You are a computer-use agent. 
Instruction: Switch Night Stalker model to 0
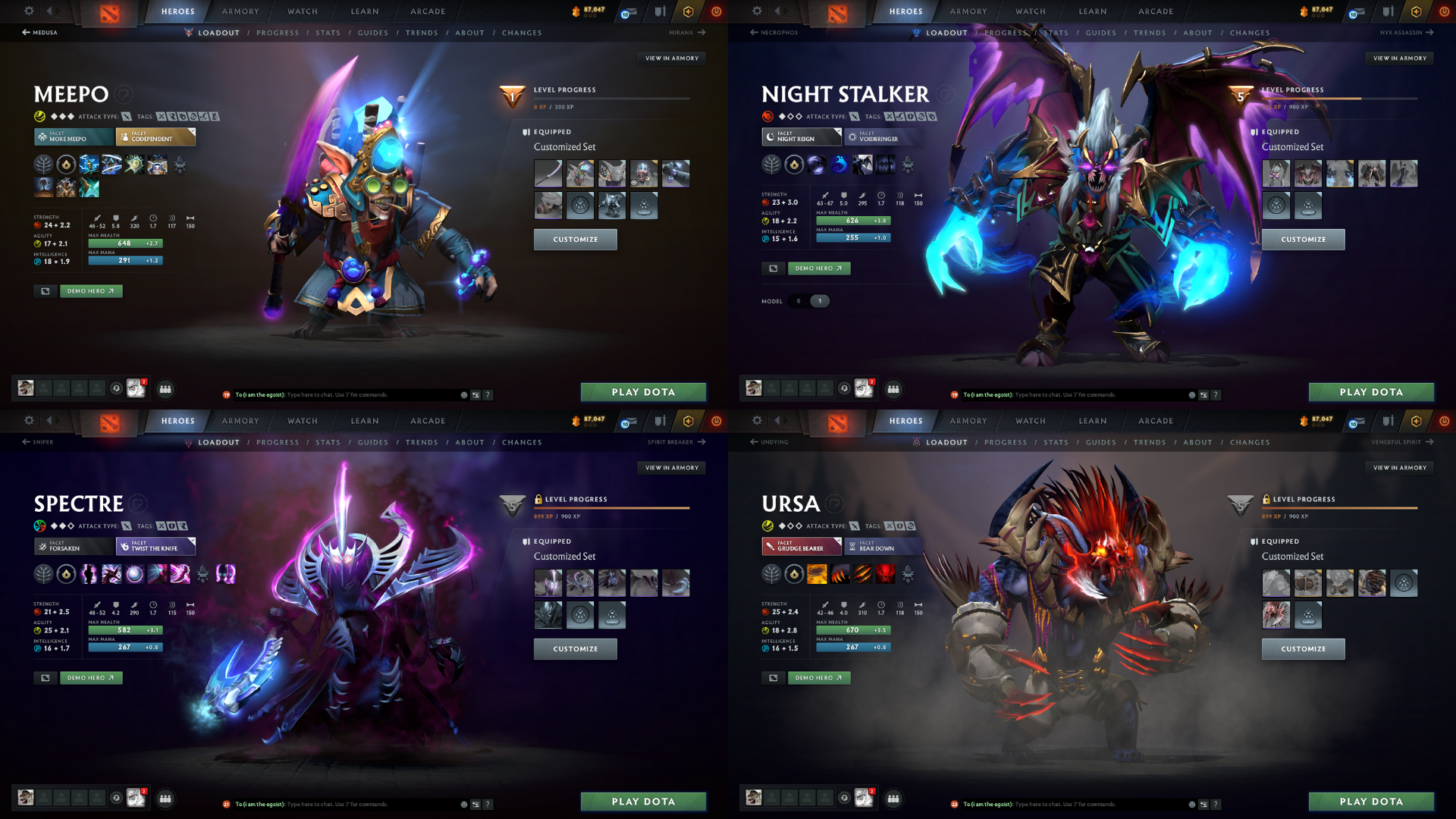click(799, 301)
